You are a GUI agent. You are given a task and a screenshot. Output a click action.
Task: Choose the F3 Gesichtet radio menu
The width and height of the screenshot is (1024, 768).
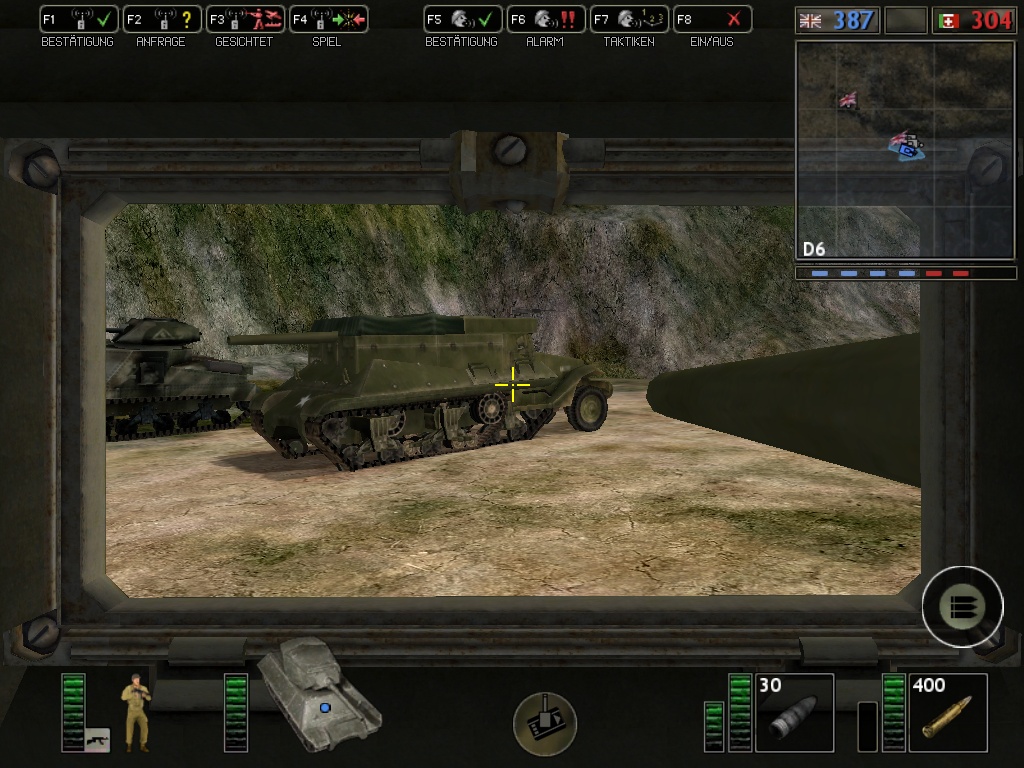pyautogui.click(x=244, y=19)
